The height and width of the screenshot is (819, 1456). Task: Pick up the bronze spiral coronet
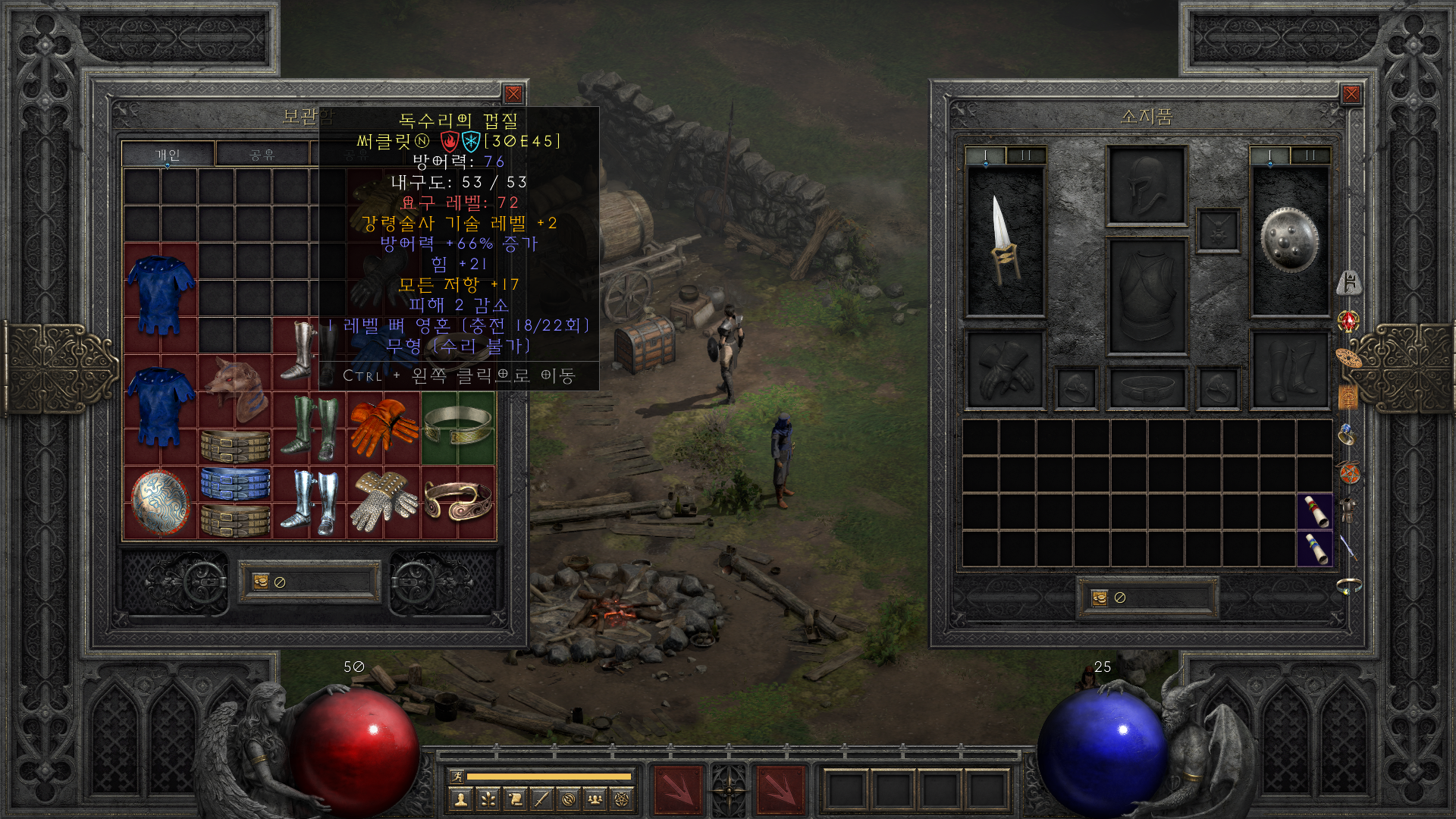457,501
